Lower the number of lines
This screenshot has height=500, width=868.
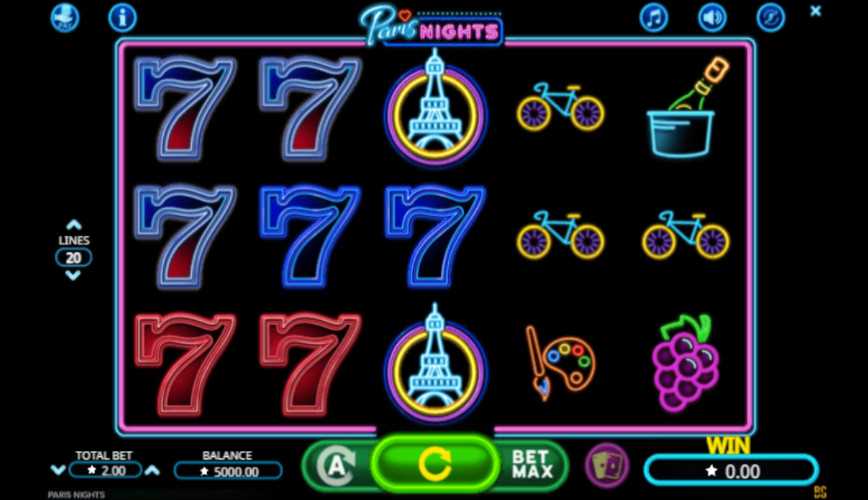click(x=73, y=275)
